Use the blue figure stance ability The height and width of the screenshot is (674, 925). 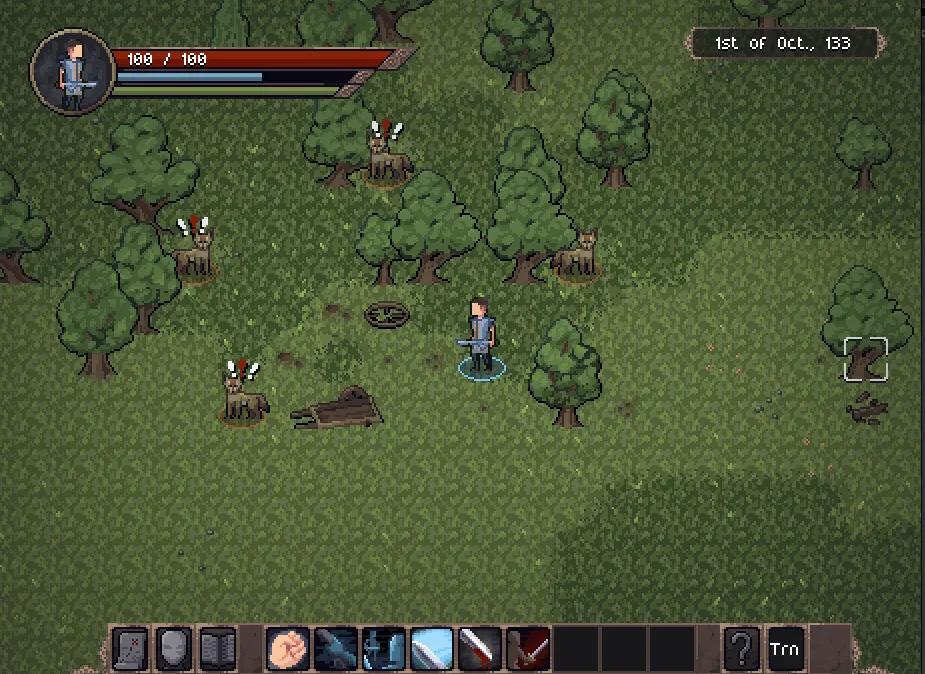pyautogui.click(x=383, y=649)
